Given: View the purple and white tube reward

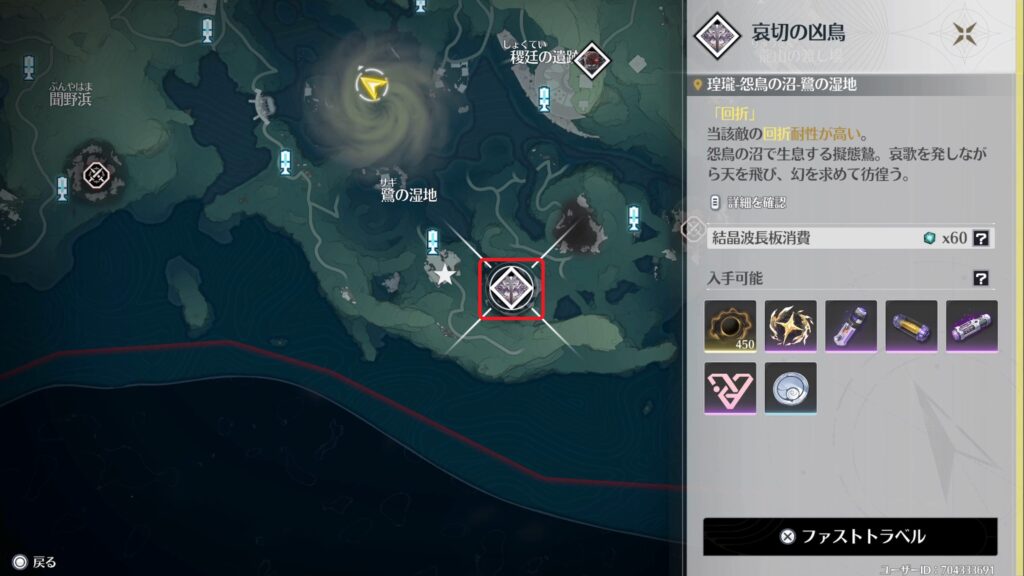Looking at the screenshot, I should (971, 326).
